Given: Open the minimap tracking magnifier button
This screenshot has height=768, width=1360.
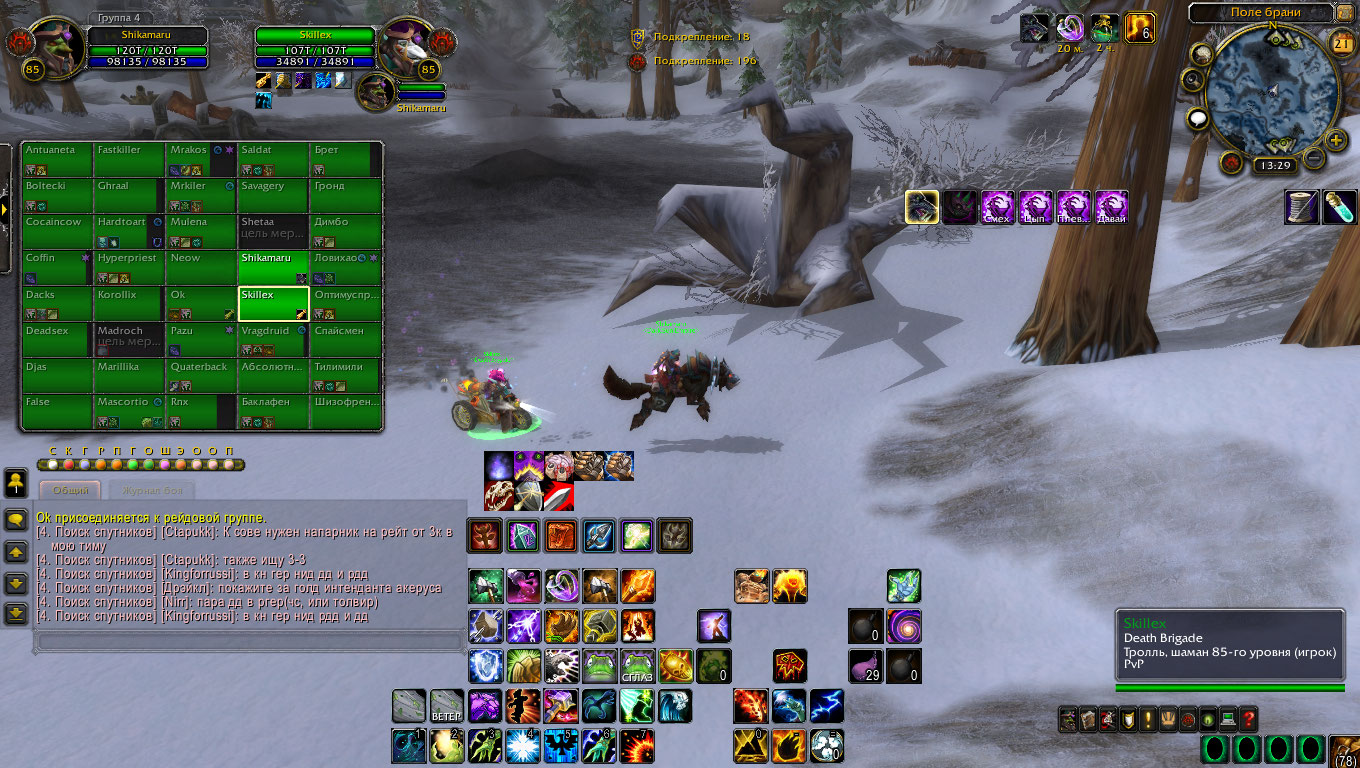Looking at the screenshot, I should pyautogui.click(x=1191, y=80).
